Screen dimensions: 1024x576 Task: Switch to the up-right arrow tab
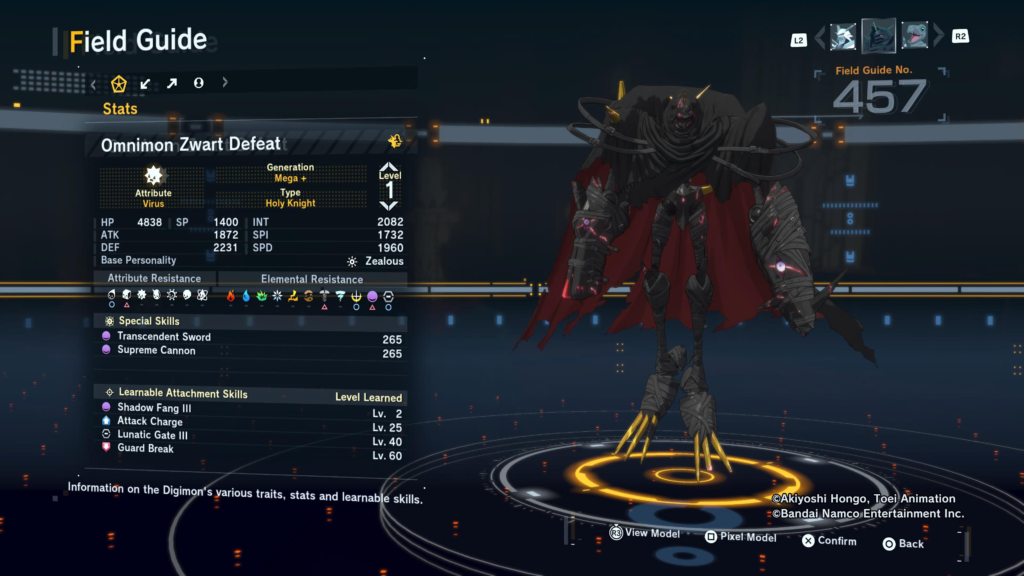[x=172, y=83]
